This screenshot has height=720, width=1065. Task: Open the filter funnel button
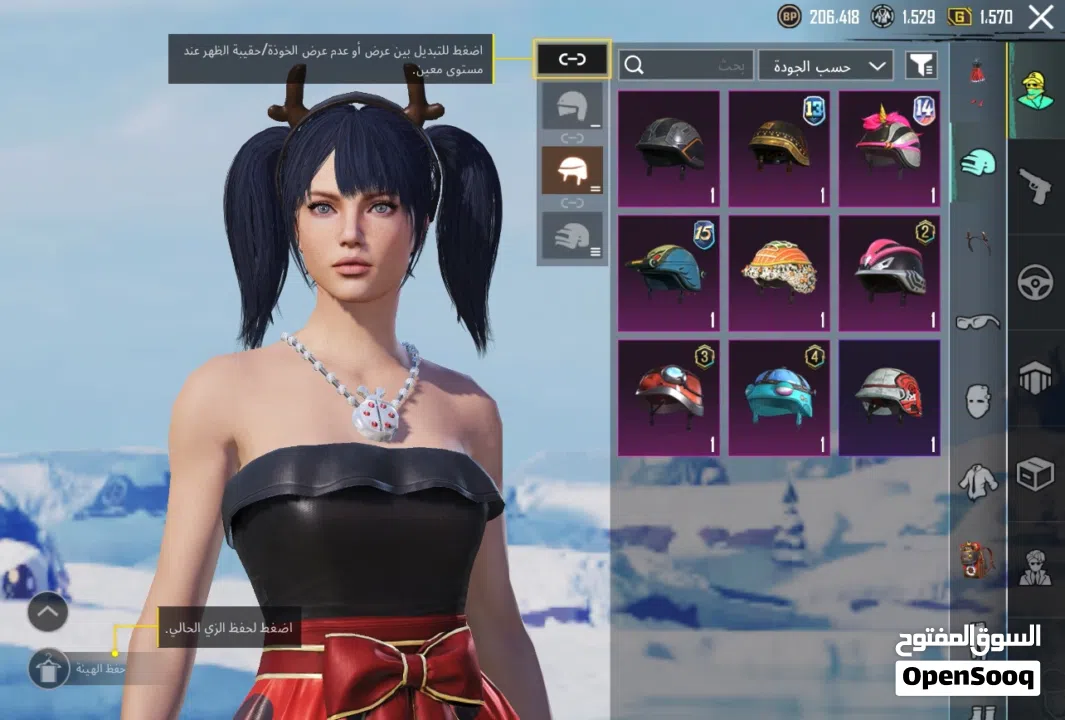coord(921,66)
